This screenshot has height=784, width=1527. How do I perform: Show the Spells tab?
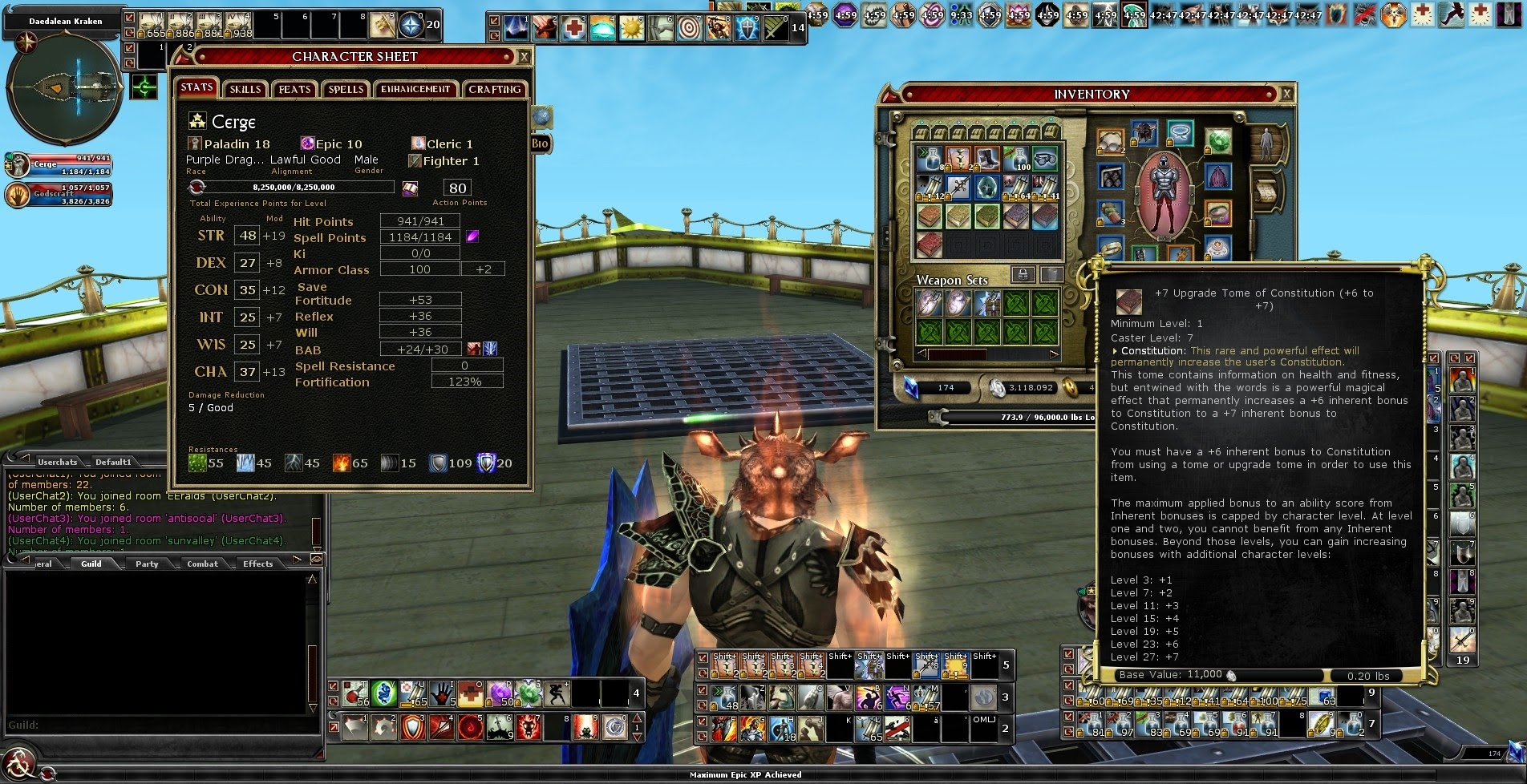tap(346, 89)
